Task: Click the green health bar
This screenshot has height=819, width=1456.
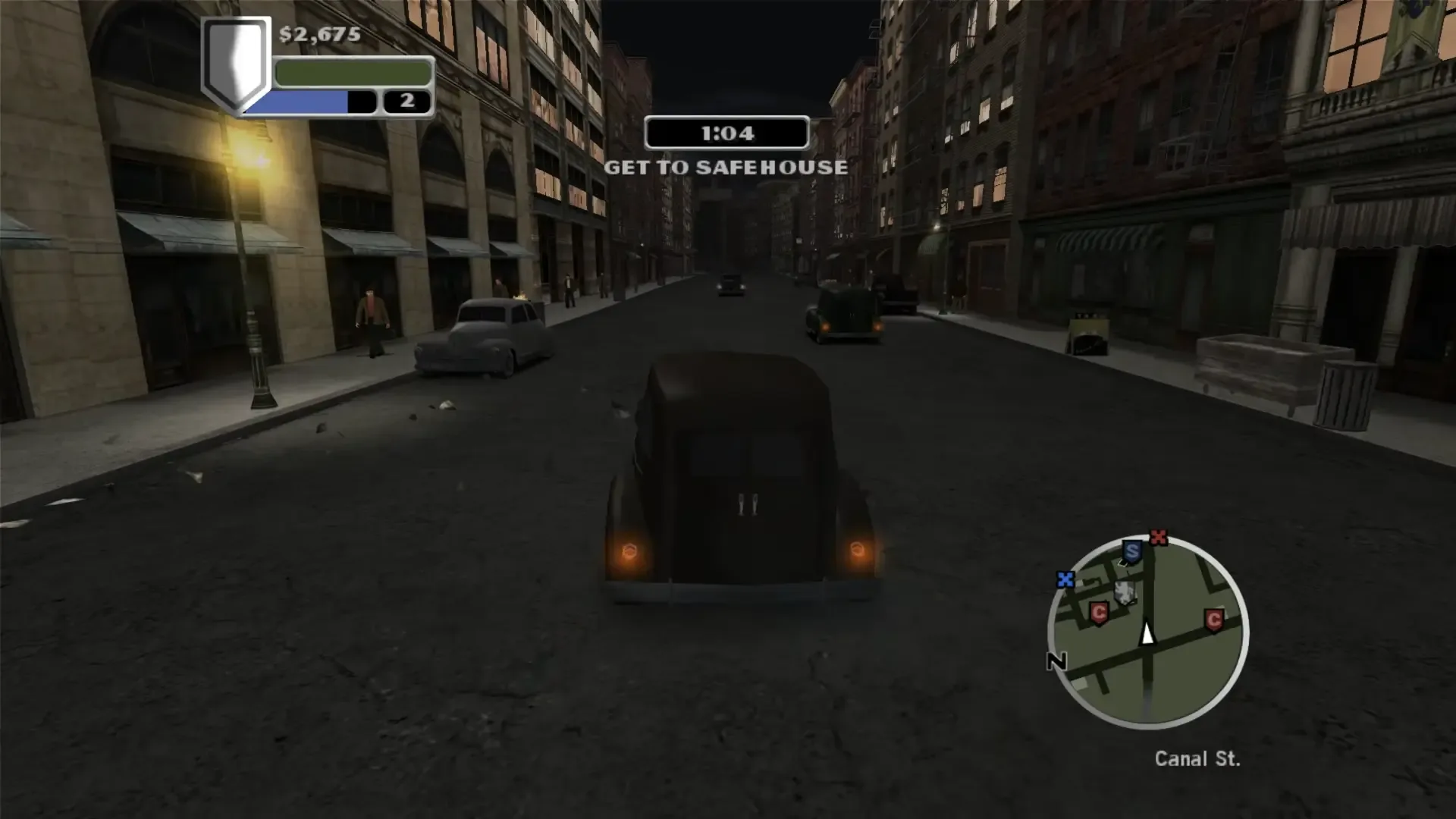Action: pyautogui.click(x=351, y=73)
